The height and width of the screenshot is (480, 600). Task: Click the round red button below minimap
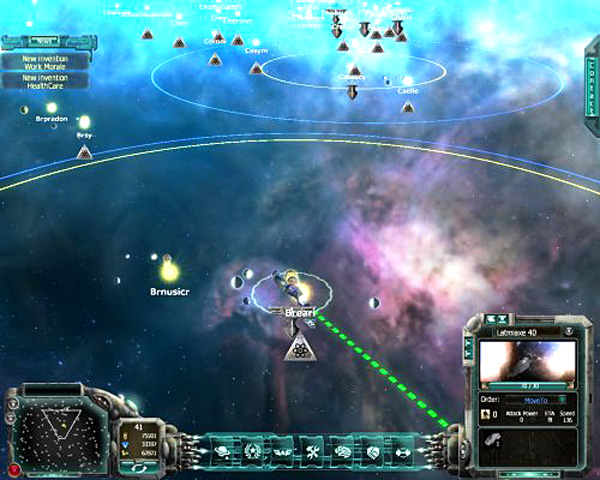(13, 468)
